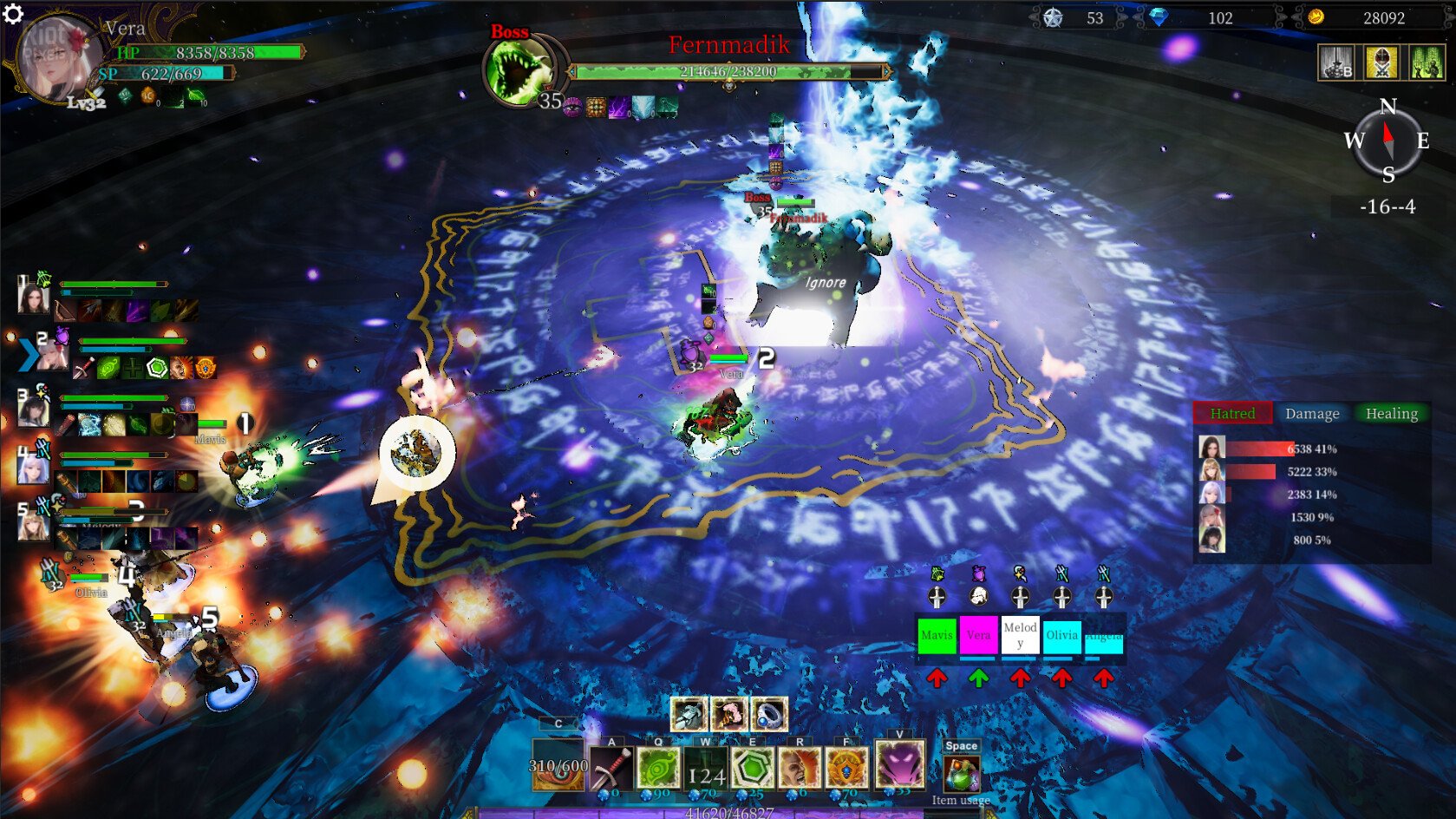Switch to the Damage tab
The height and width of the screenshot is (819, 1456).
point(1312,414)
